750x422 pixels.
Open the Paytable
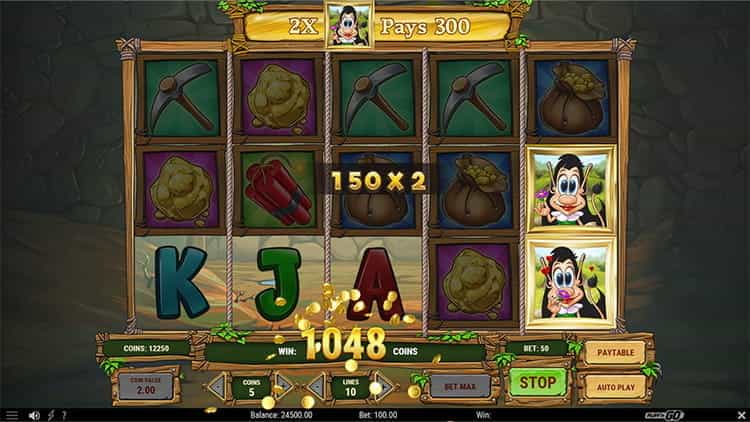pos(614,352)
